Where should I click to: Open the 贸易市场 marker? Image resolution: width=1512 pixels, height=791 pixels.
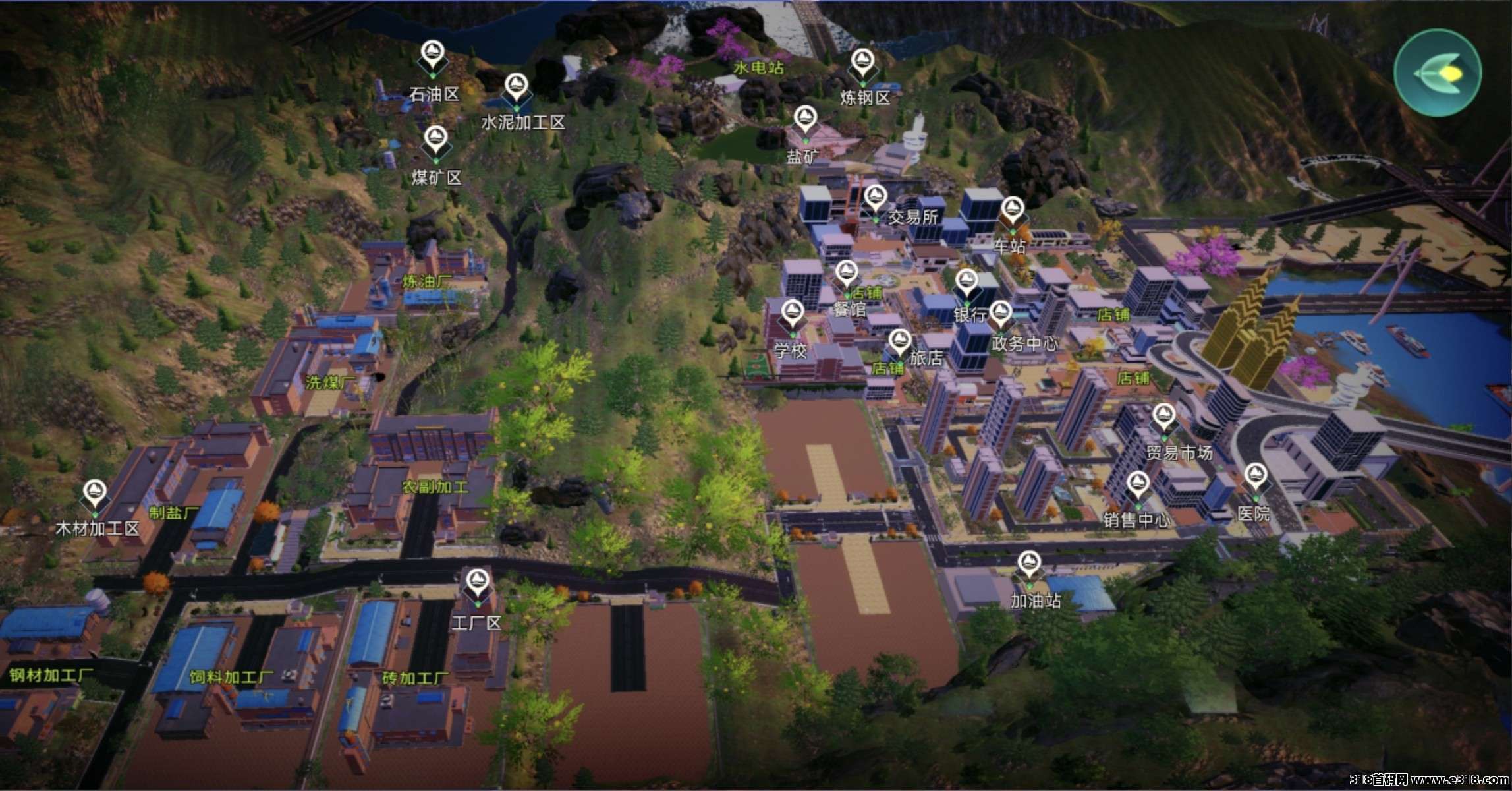(1163, 418)
